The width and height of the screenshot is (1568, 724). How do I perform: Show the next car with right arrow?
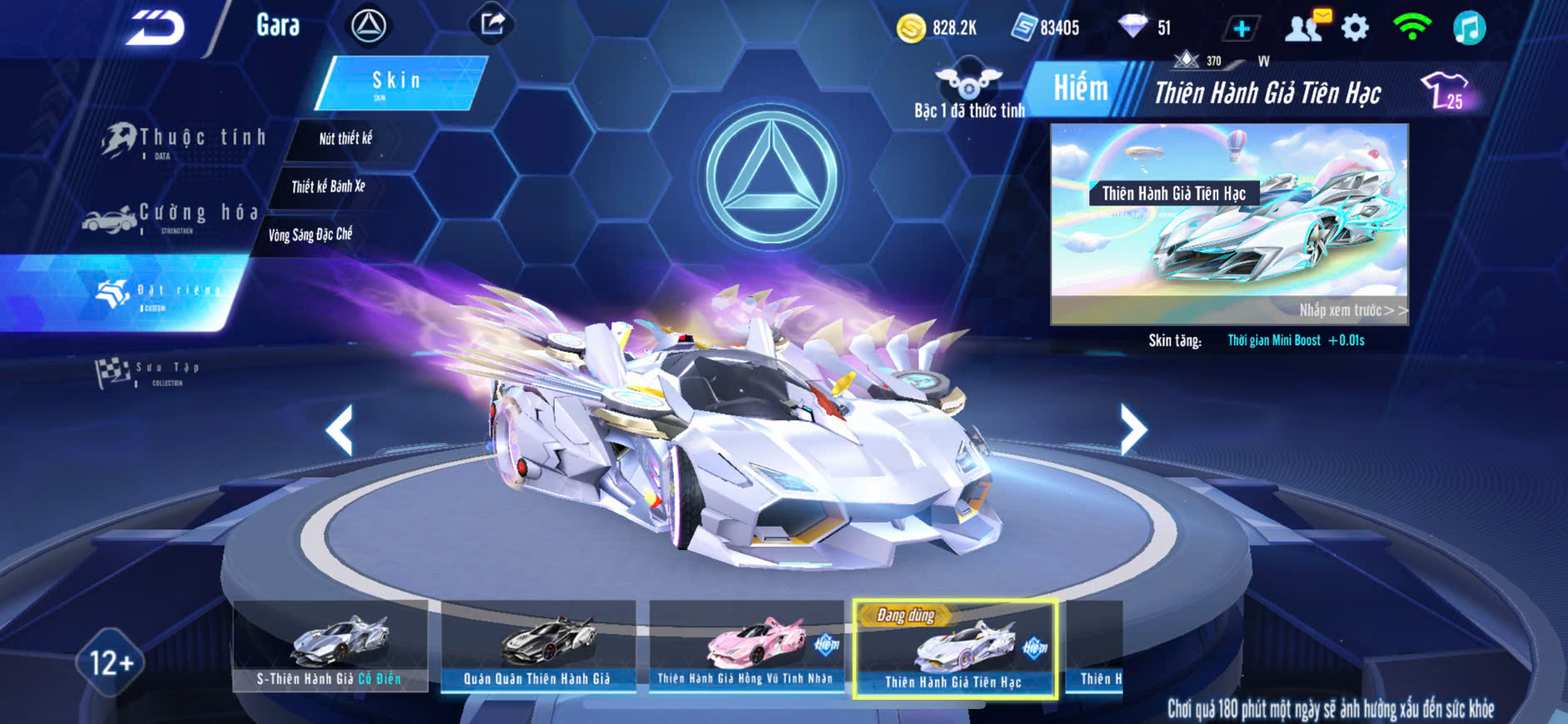point(1132,429)
